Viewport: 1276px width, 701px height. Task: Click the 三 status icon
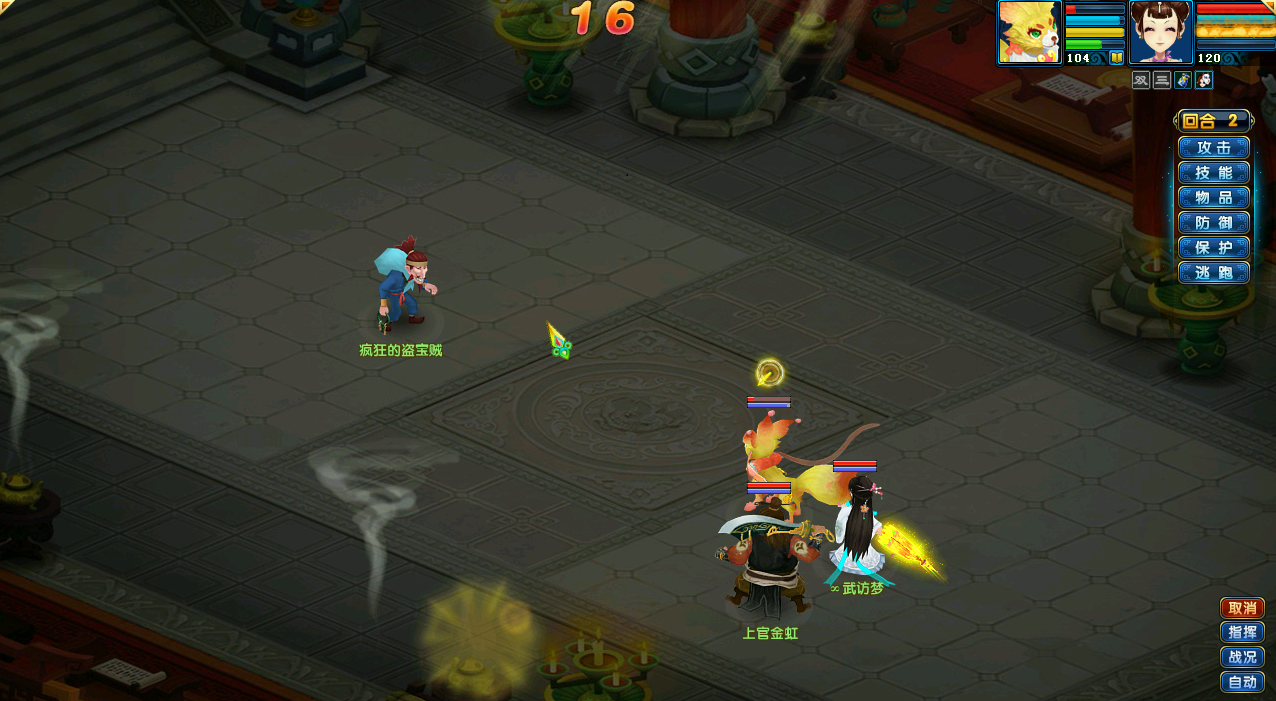1162,80
